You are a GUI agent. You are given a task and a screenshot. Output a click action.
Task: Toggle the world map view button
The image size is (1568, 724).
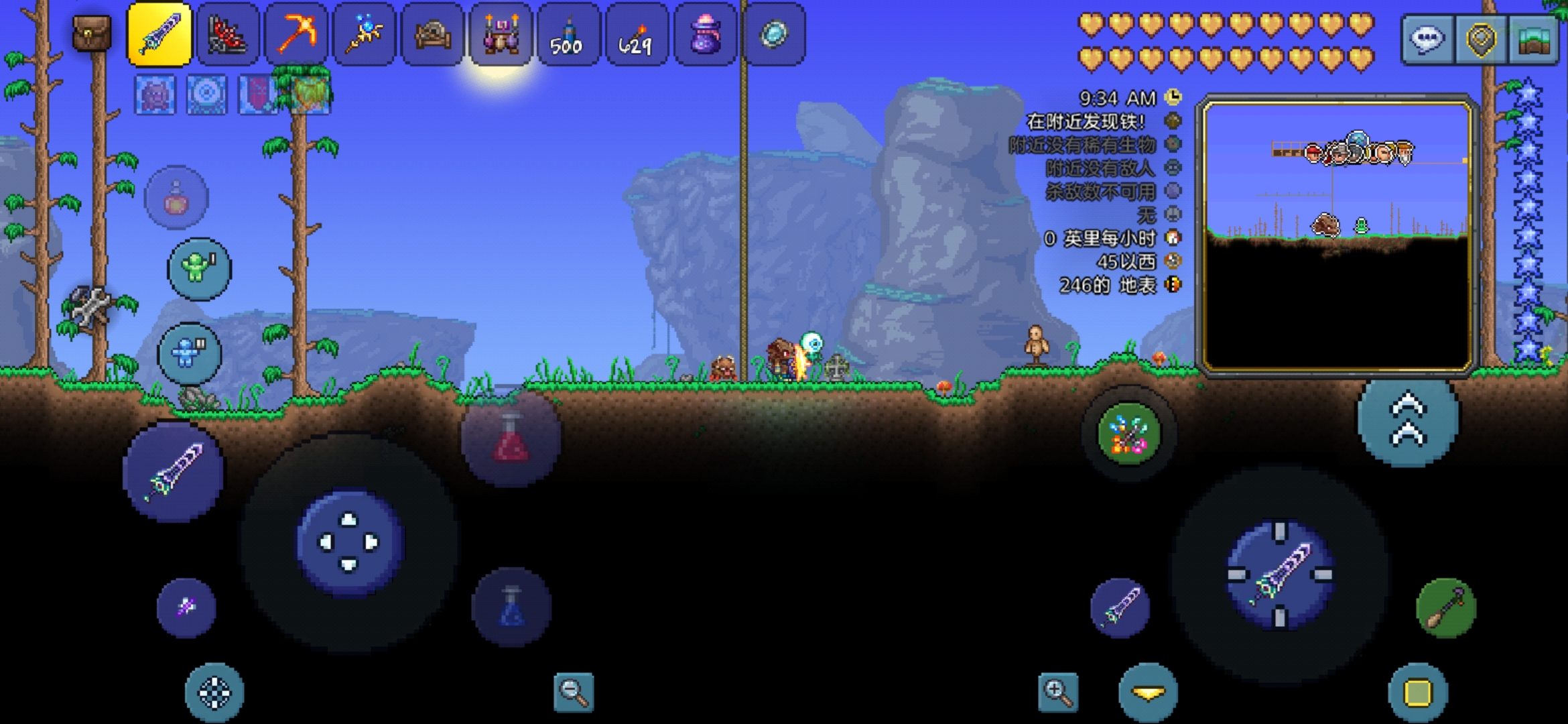coord(1534,39)
